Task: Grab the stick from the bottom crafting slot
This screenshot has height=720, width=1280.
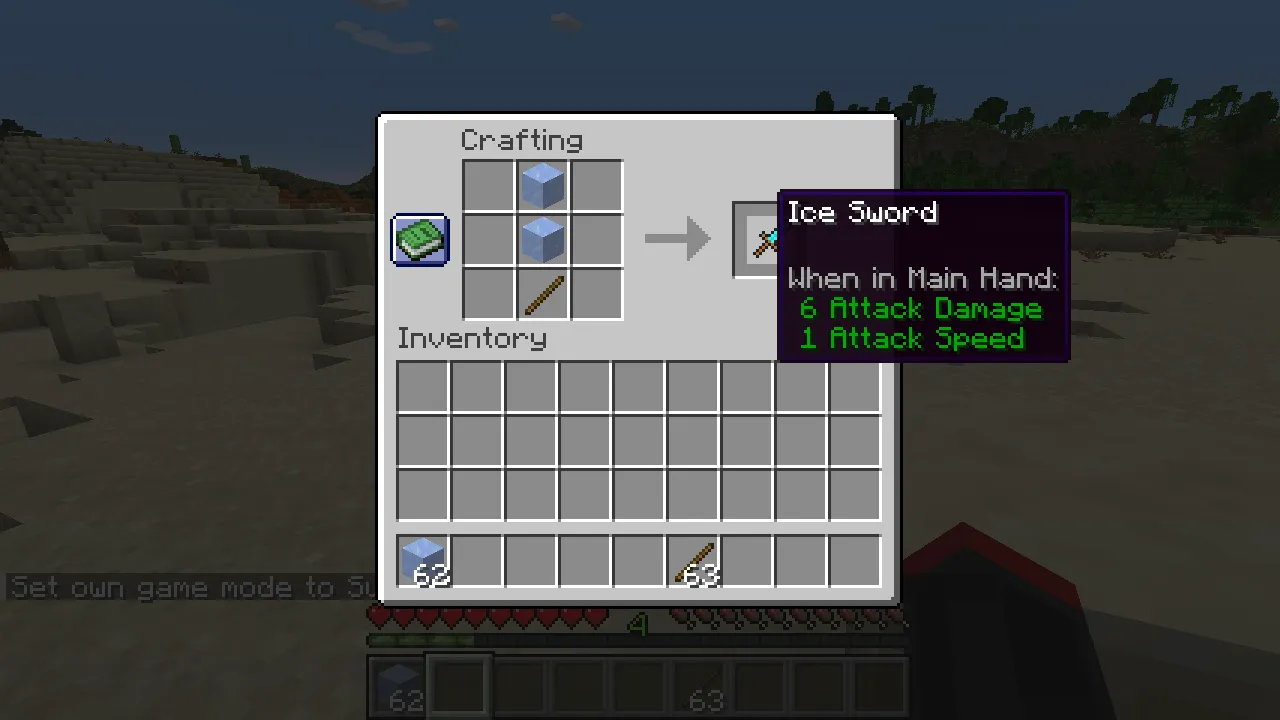Action: 542,292
